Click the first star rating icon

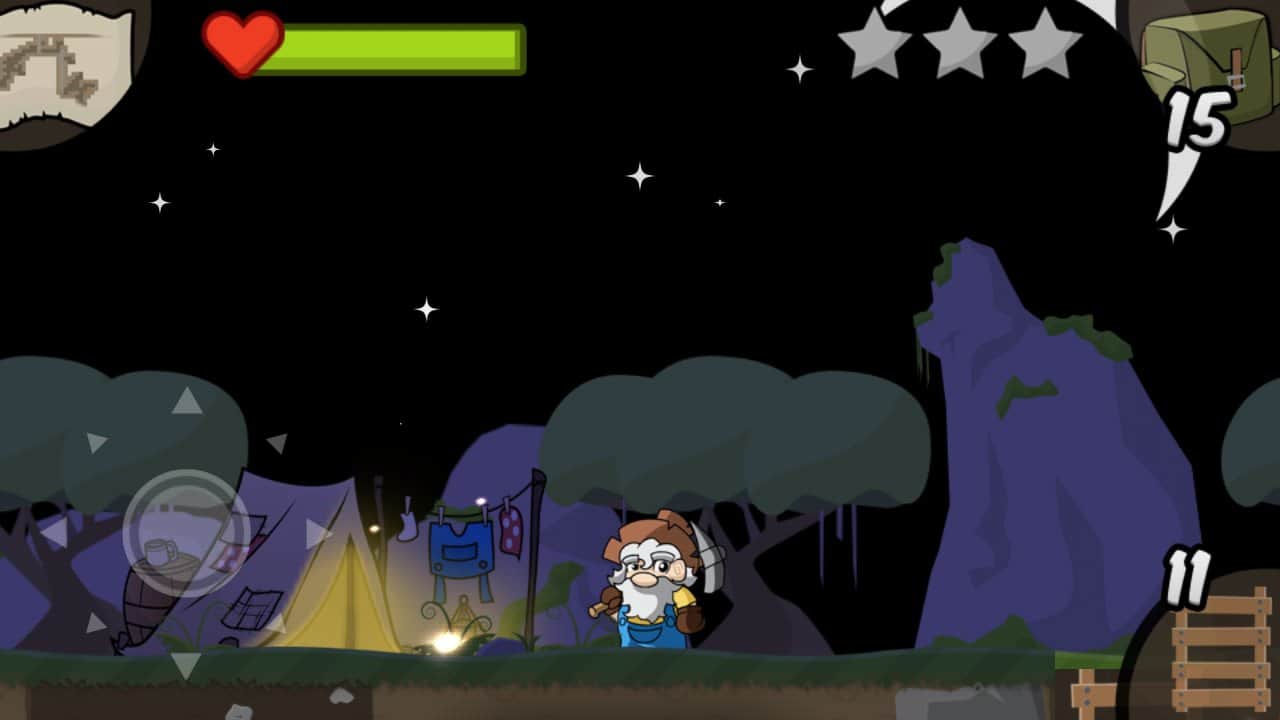[x=875, y=42]
